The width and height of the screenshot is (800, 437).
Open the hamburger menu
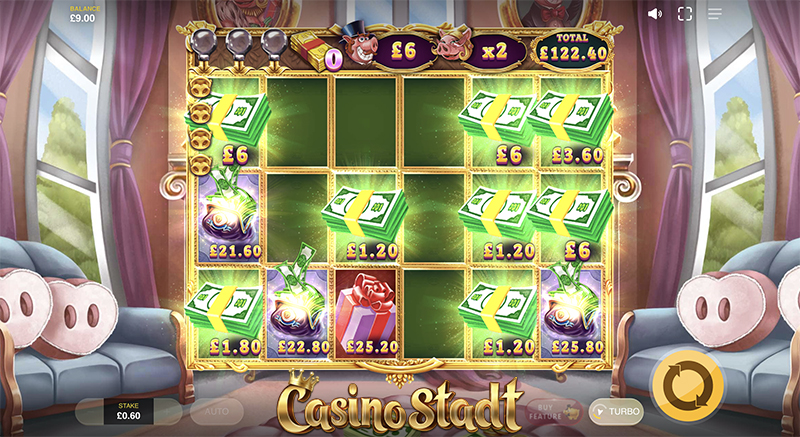715,14
